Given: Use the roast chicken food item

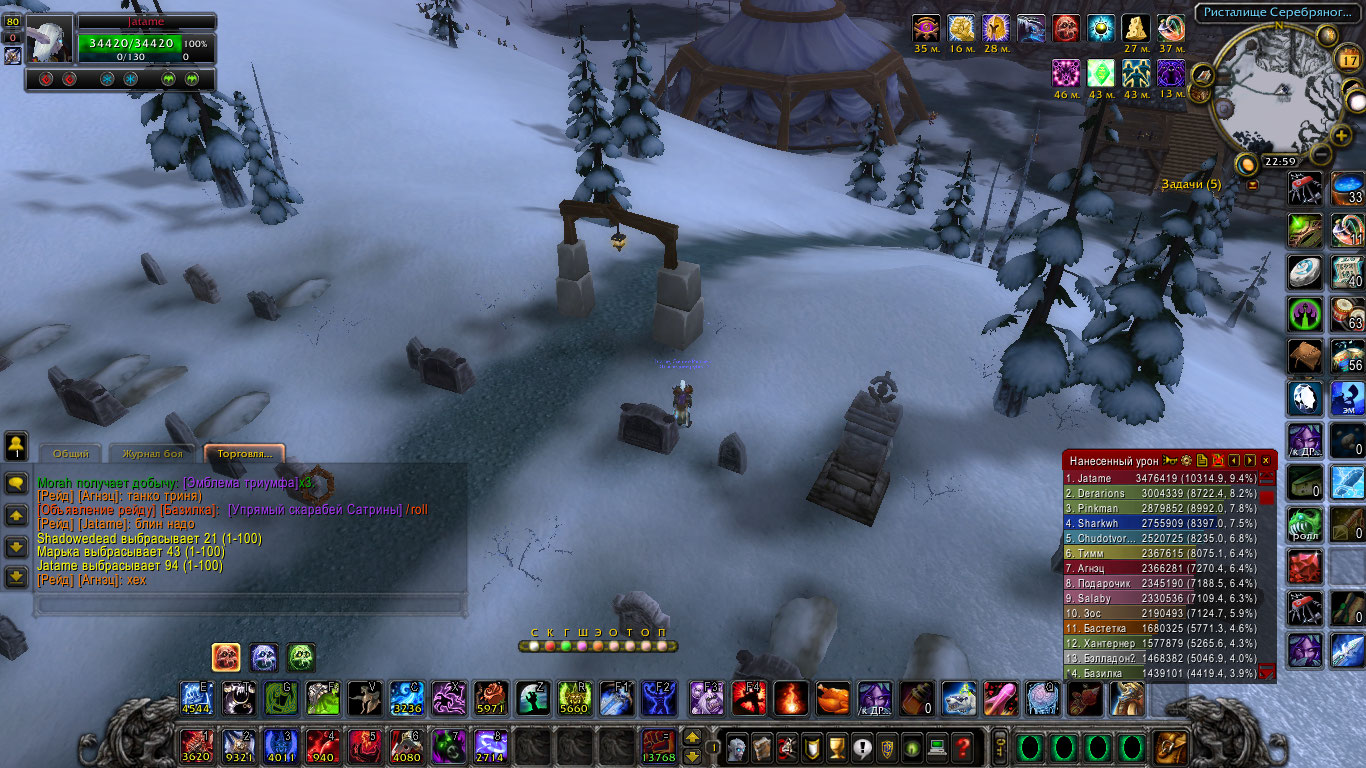Looking at the screenshot, I should 831,698.
